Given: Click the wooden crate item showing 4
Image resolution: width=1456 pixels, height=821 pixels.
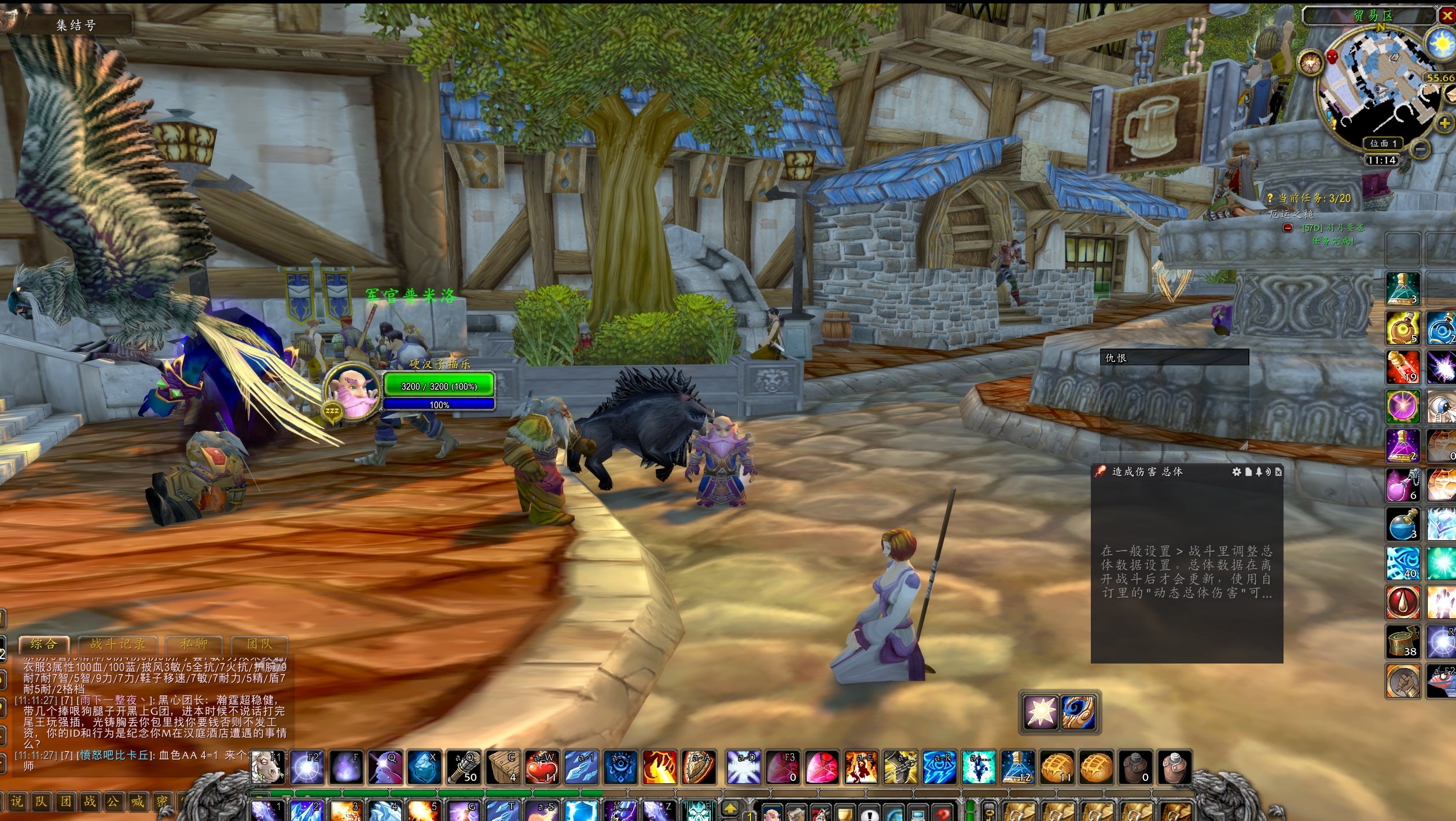Looking at the screenshot, I should [503, 767].
